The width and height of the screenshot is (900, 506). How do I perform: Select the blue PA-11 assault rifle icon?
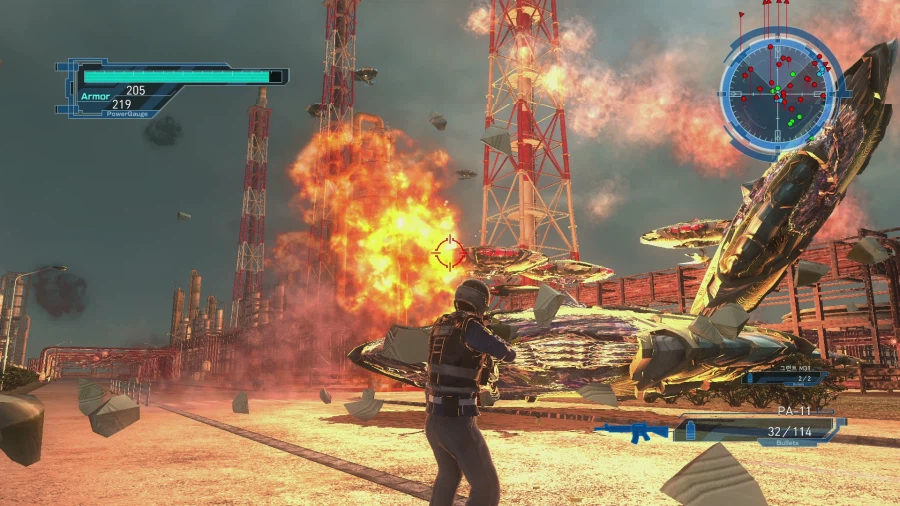pos(630,432)
